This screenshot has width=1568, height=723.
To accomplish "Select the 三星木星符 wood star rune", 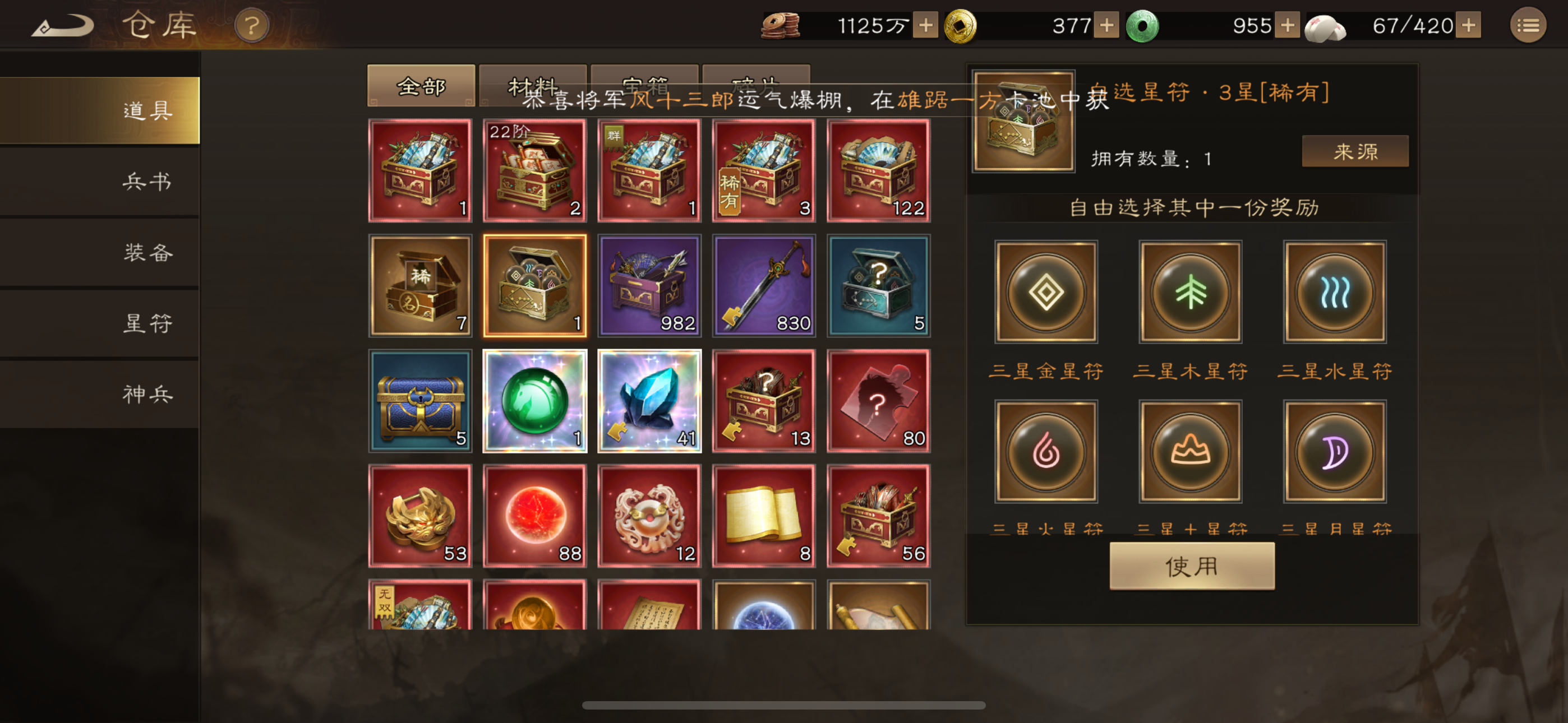I will click(x=1190, y=292).
